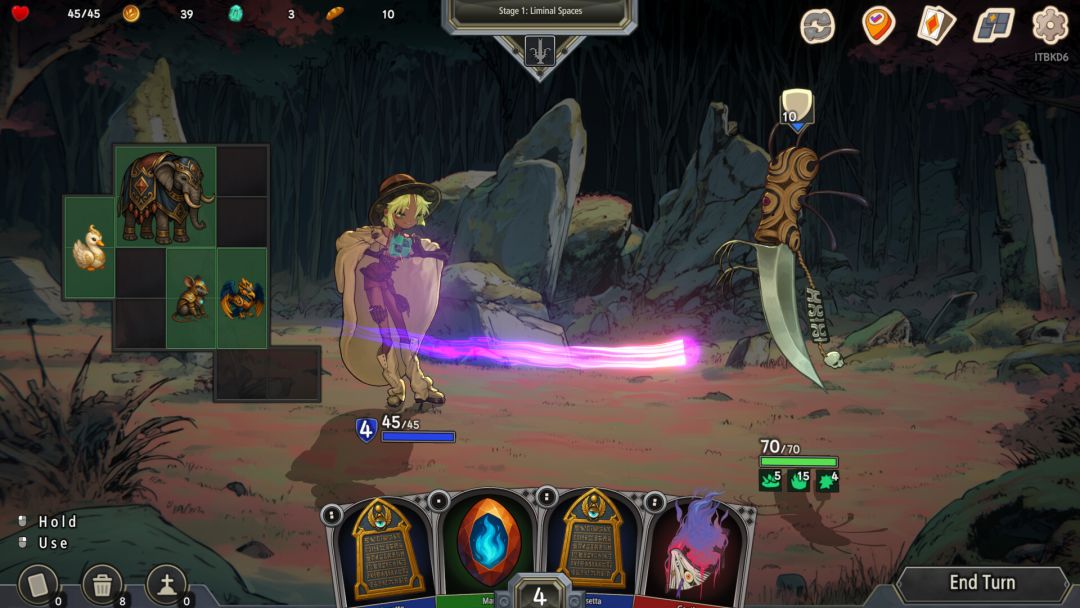Show the map tiles icon panel

993,25
